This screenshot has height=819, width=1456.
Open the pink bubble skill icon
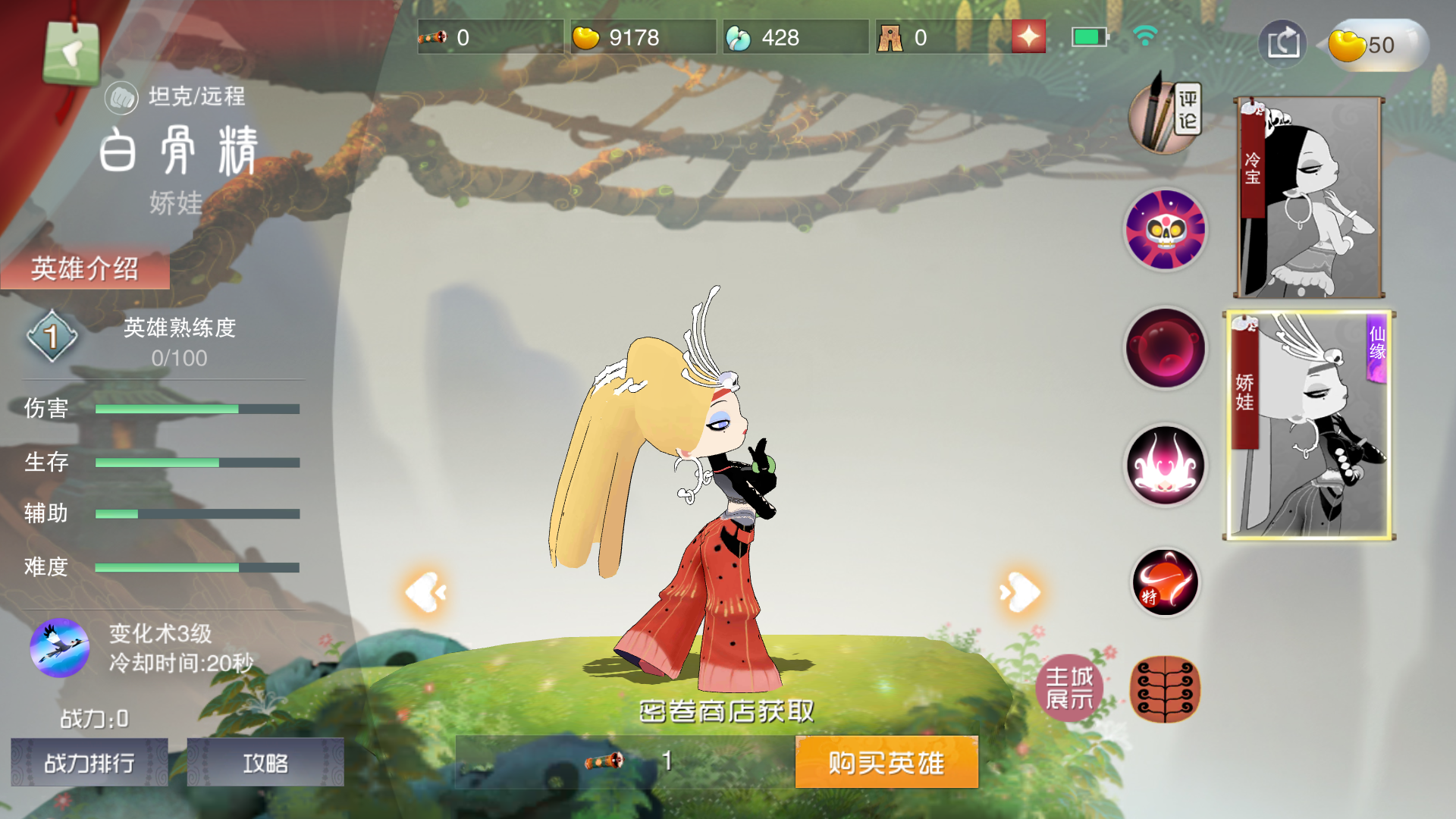click(1165, 349)
